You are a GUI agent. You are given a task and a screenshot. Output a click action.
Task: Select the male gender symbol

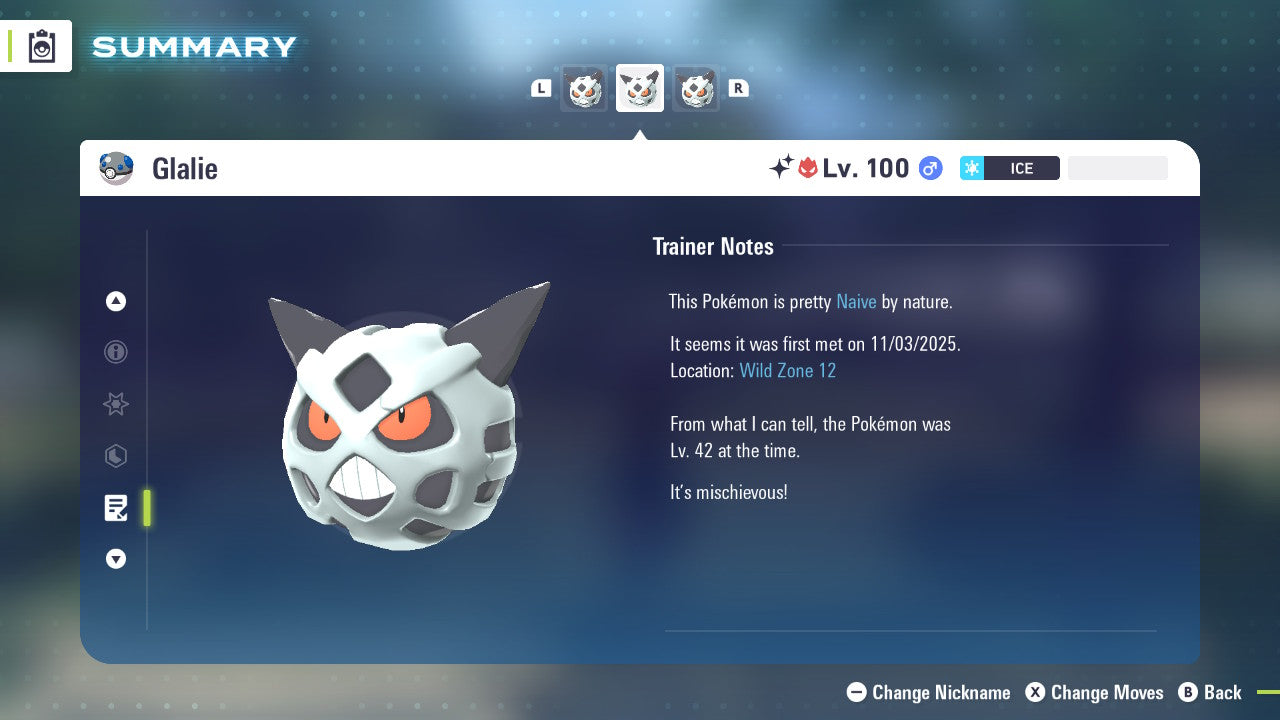[929, 168]
